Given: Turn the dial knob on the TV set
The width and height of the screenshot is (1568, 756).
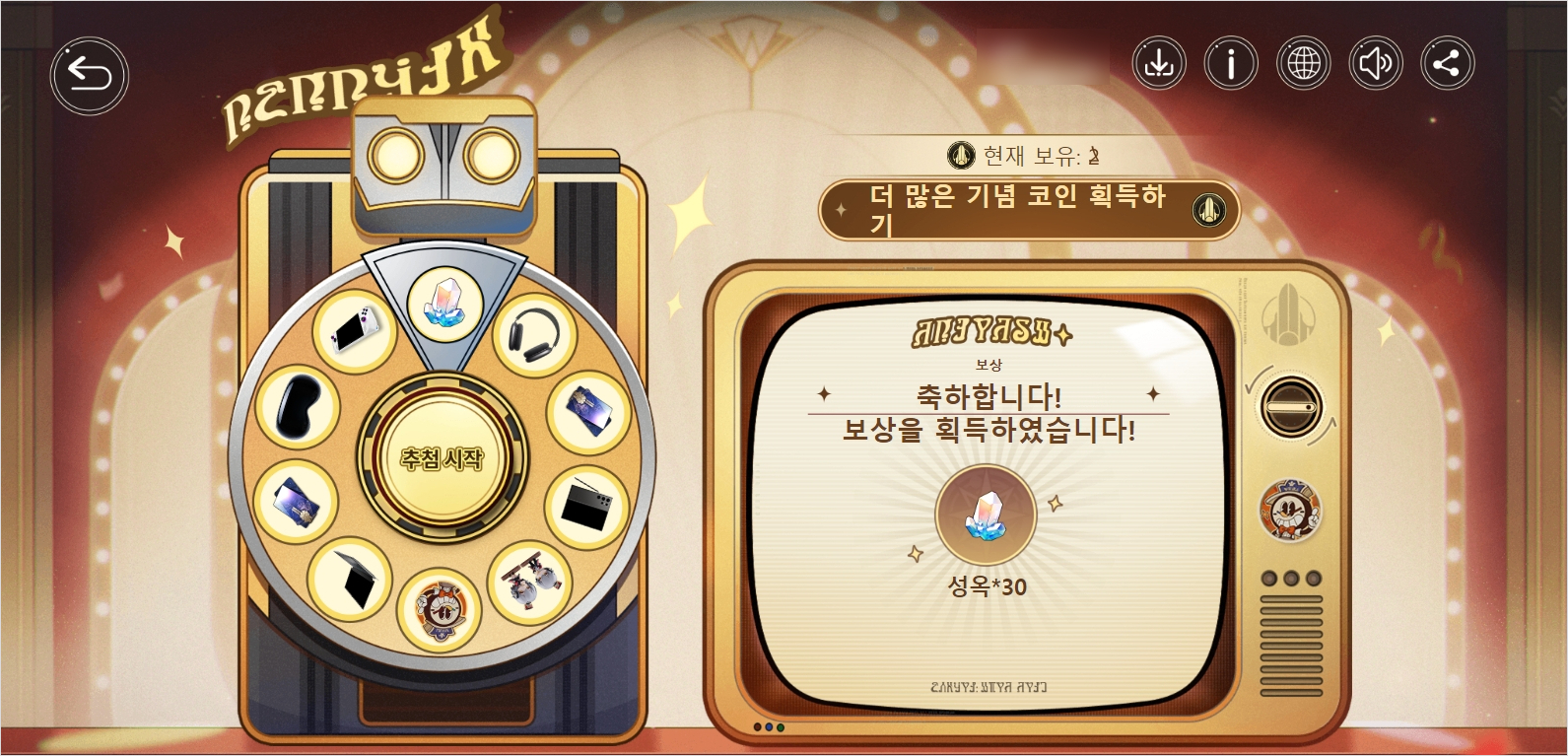Looking at the screenshot, I should pos(1291,405).
